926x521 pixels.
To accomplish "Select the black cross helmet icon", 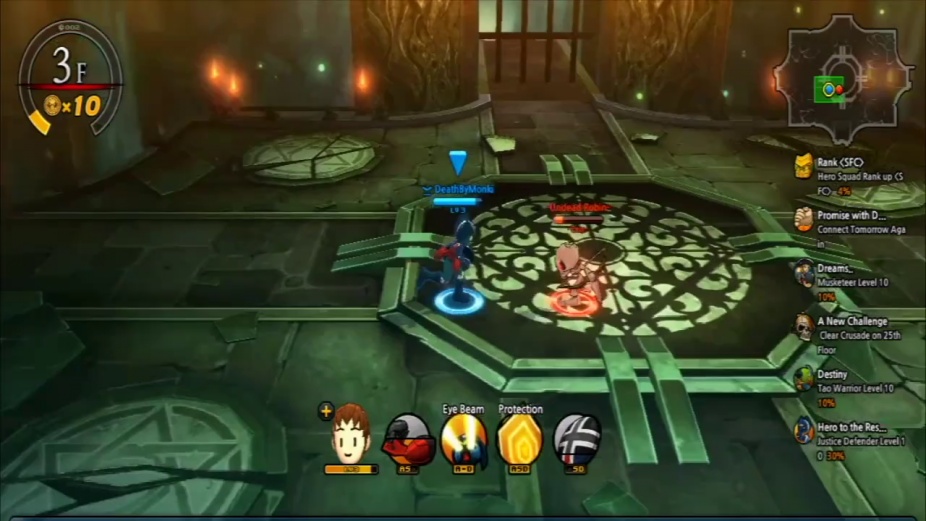I will coord(577,440).
